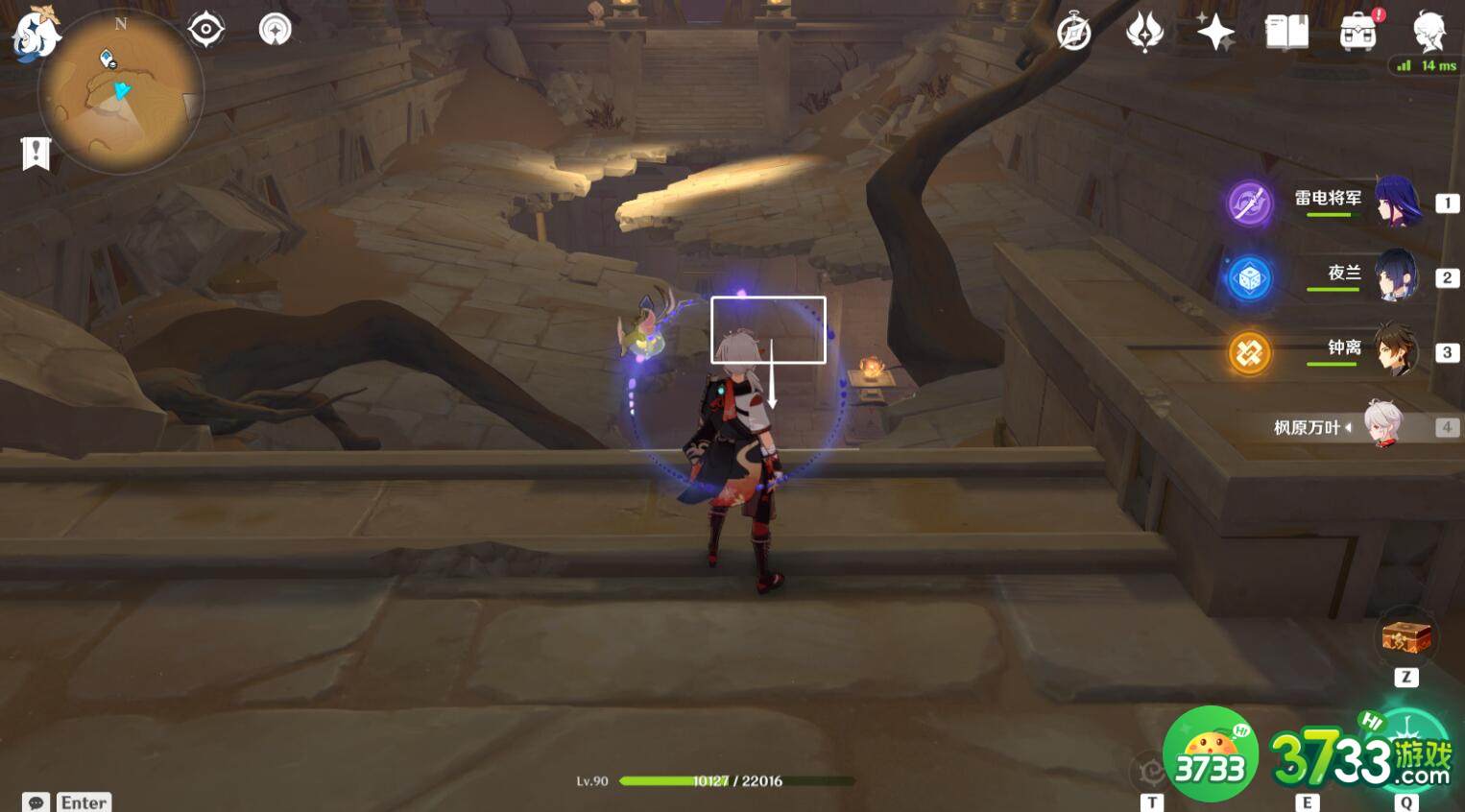The height and width of the screenshot is (812, 1465).
Task: Switch to party member 钟离
Action: click(x=1396, y=350)
